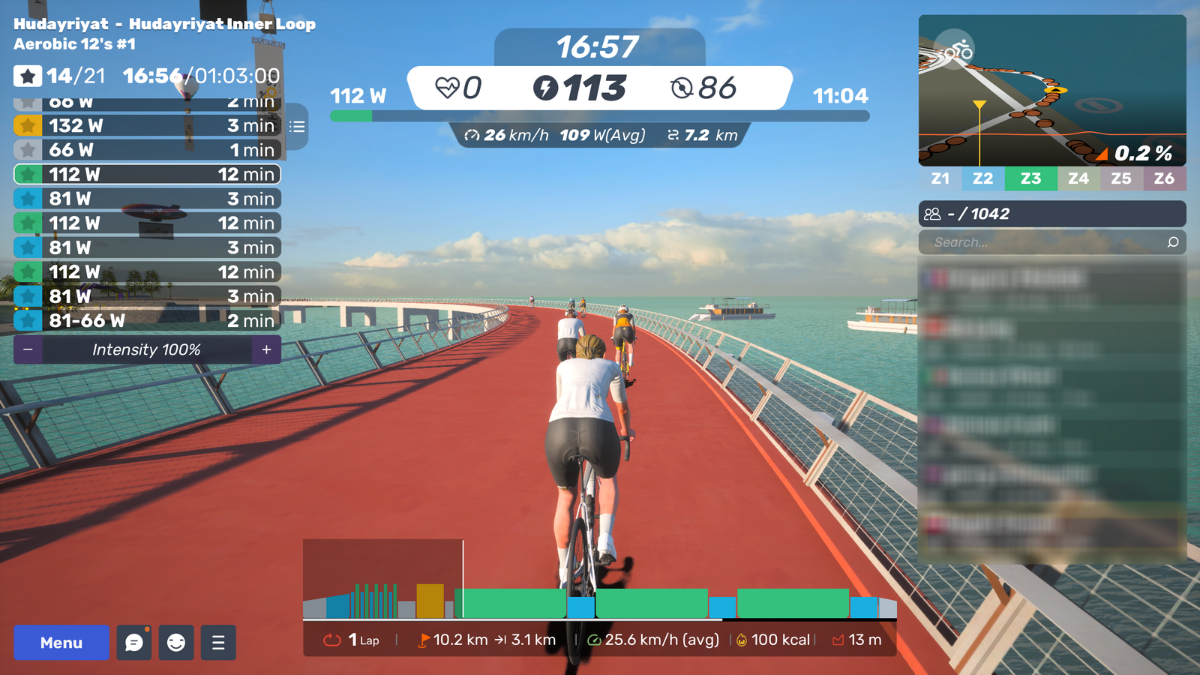Select the 132 W 3 min interval
Screen dimensions: 1200x675
coord(147,126)
